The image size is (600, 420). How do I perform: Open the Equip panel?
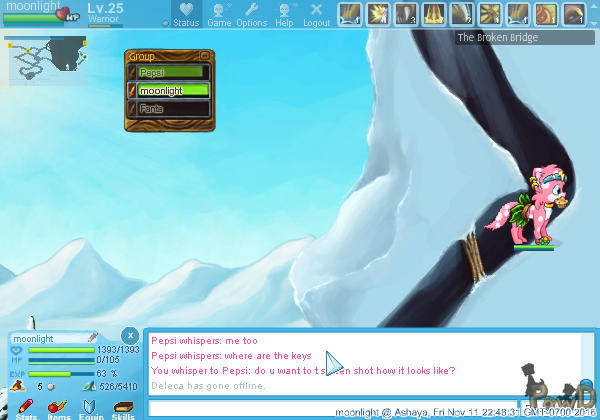[x=91, y=408]
